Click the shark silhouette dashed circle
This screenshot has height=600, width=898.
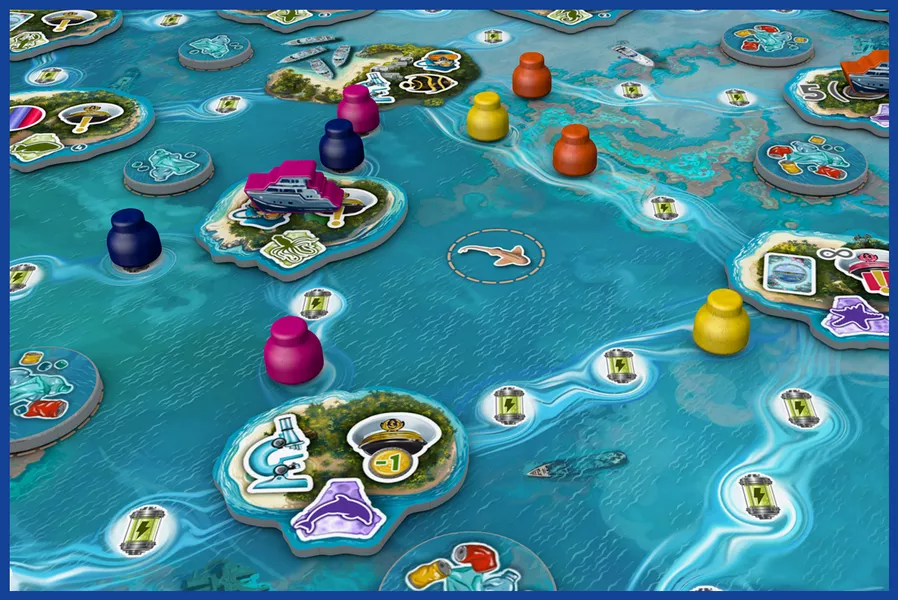point(496,257)
